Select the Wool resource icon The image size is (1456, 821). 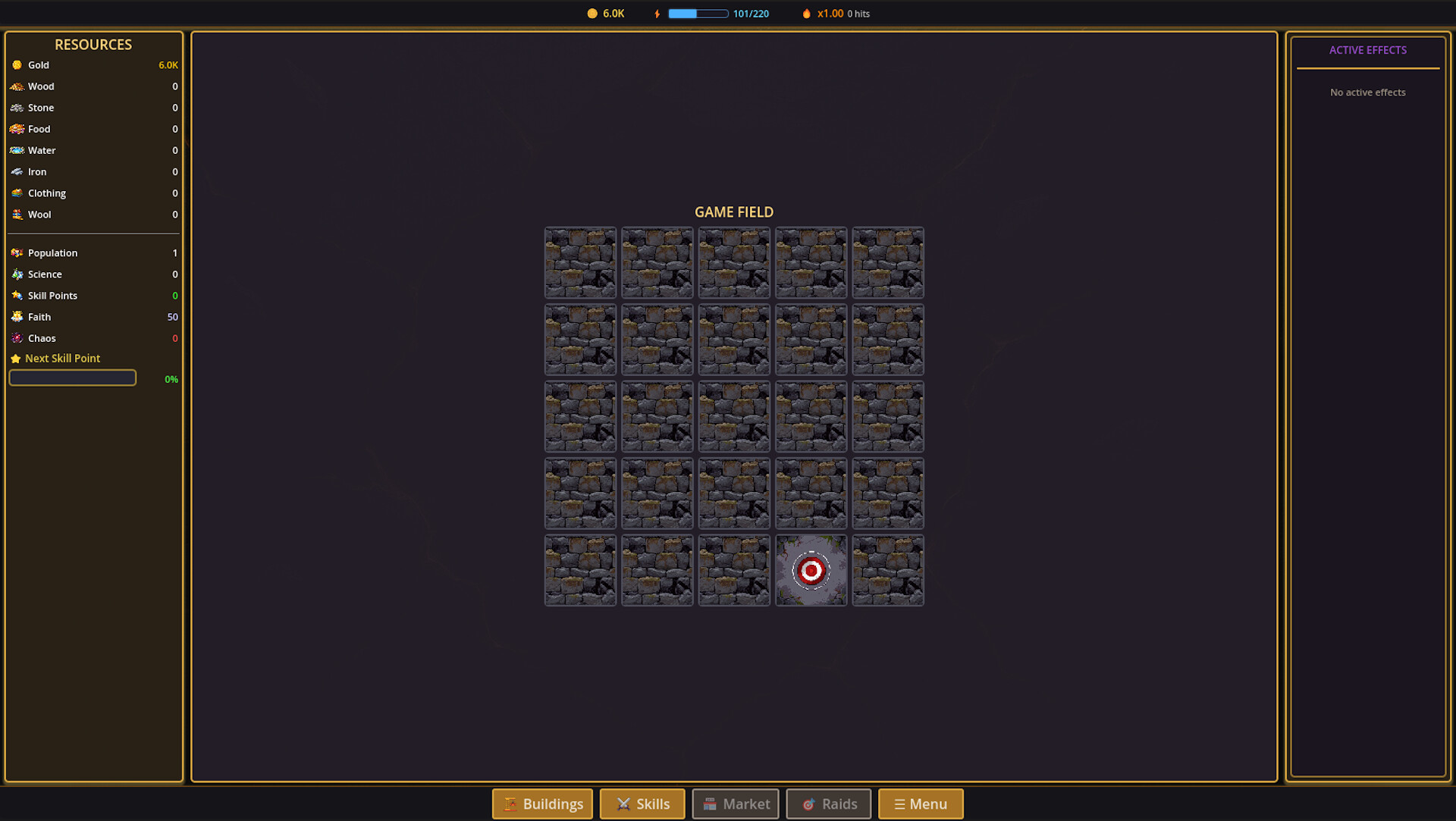coord(17,215)
